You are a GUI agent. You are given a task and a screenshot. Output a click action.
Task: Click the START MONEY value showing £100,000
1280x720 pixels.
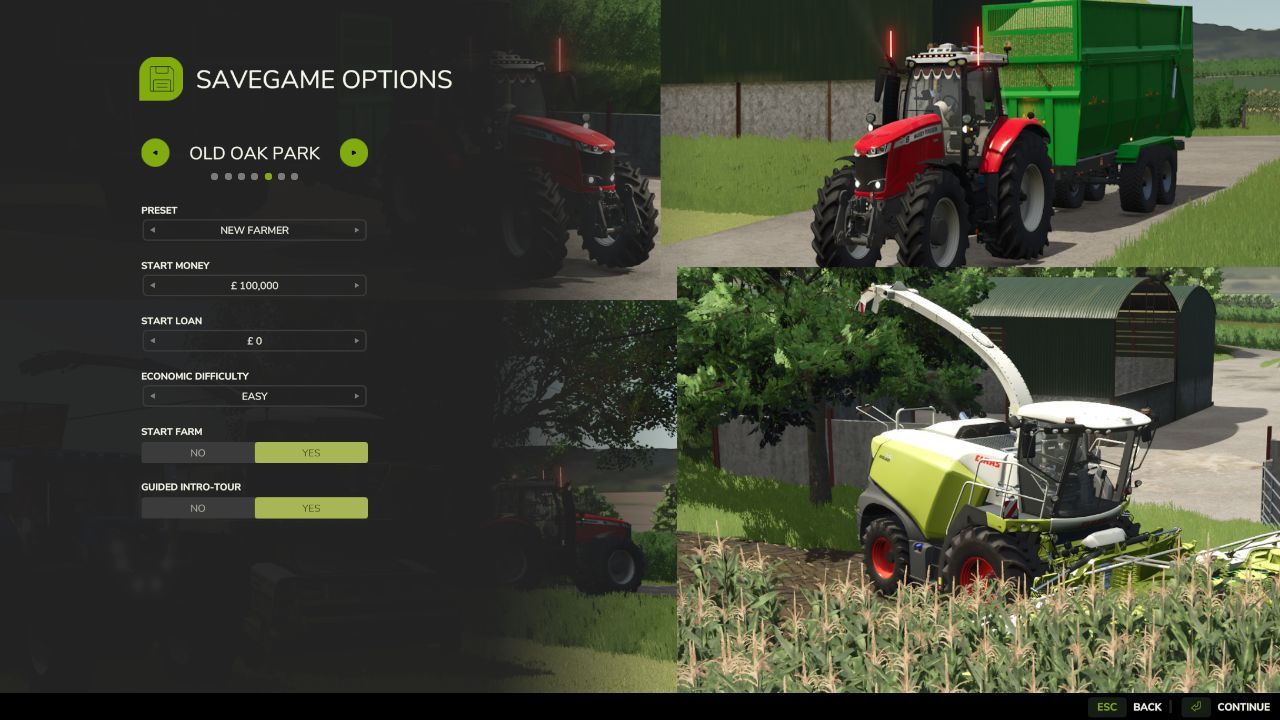pyautogui.click(x=255, y=285)
